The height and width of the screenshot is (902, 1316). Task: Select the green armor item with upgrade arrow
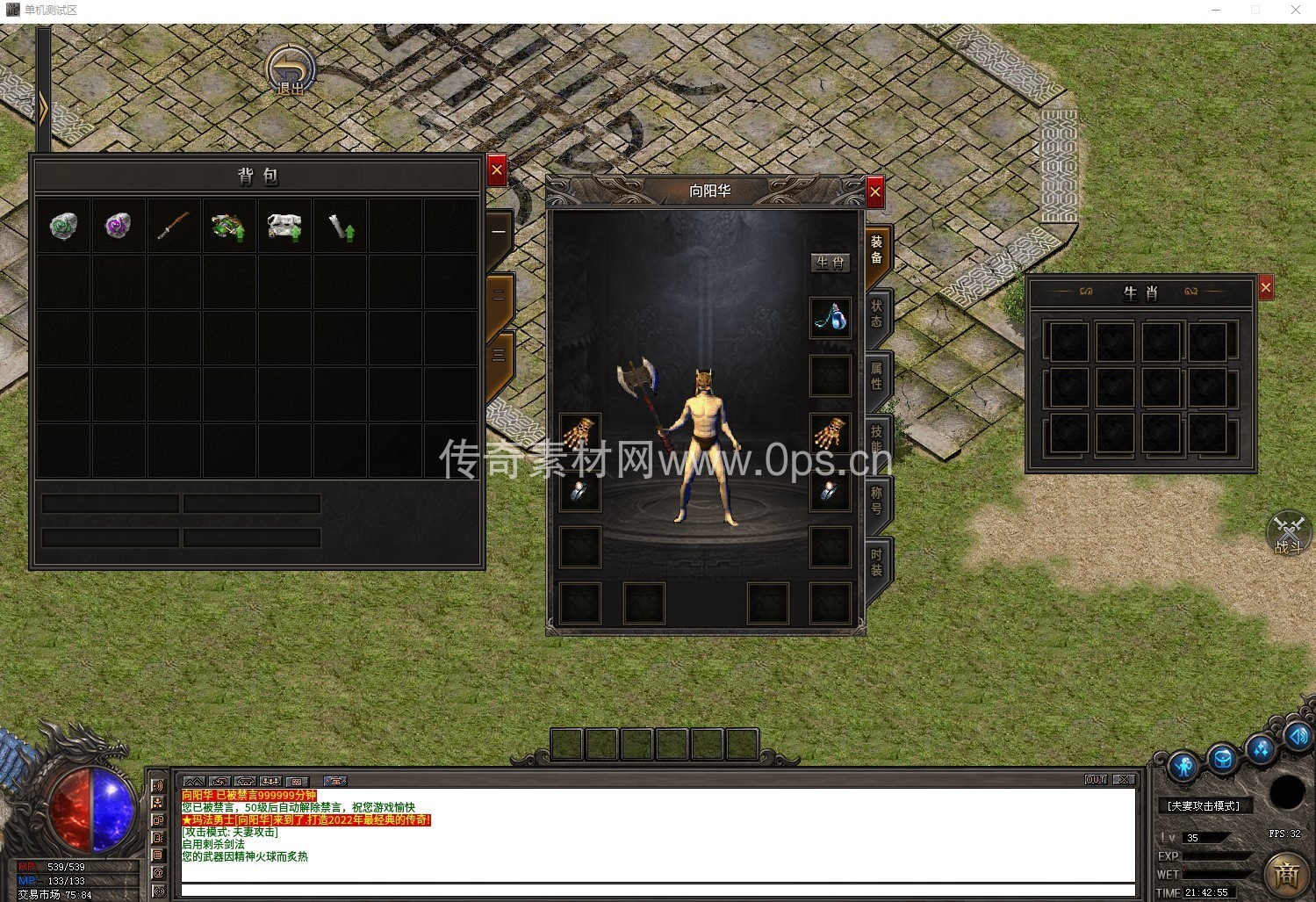(x=228, y=227)
